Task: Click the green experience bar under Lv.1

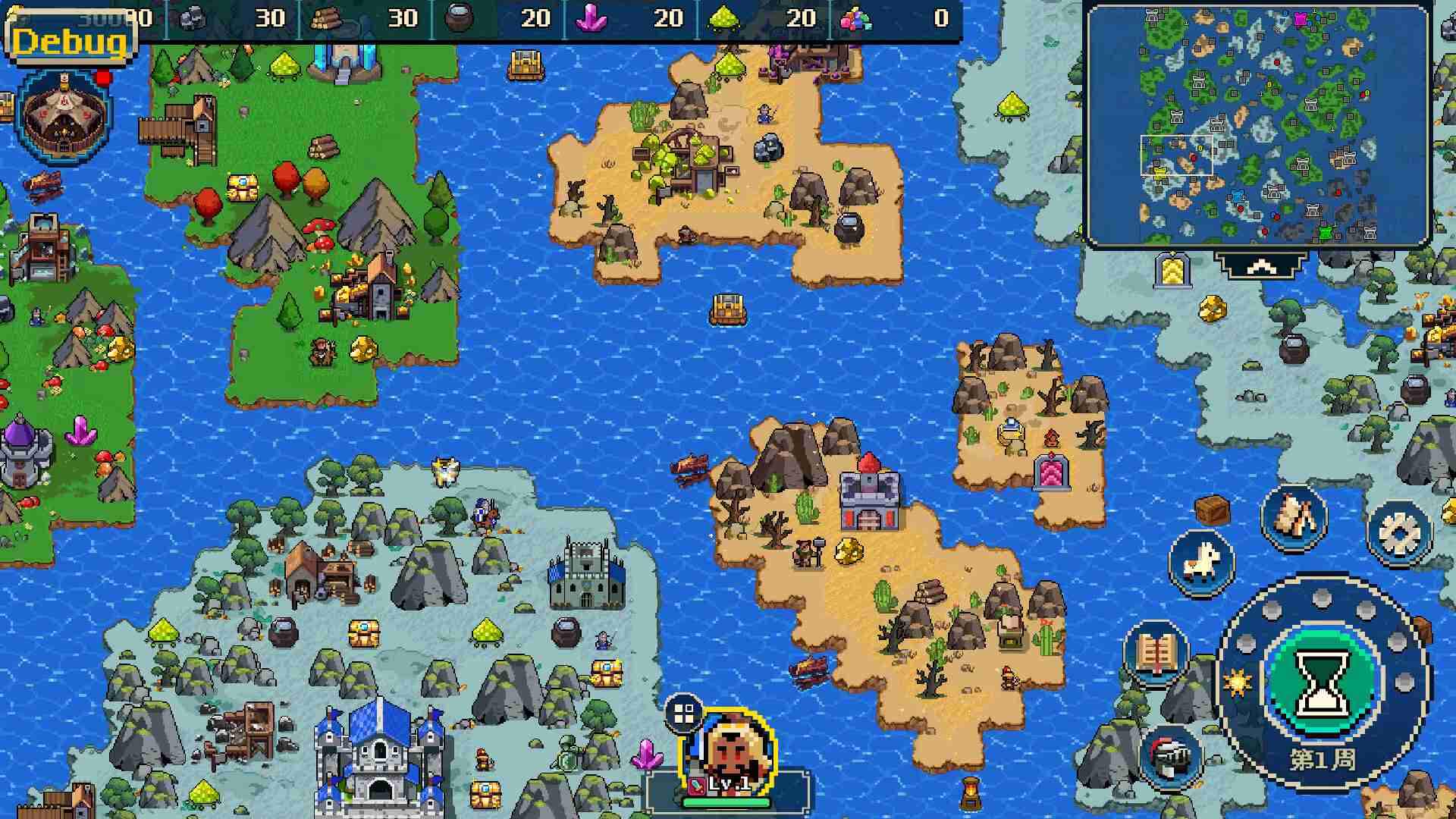Action: (726, 802)
